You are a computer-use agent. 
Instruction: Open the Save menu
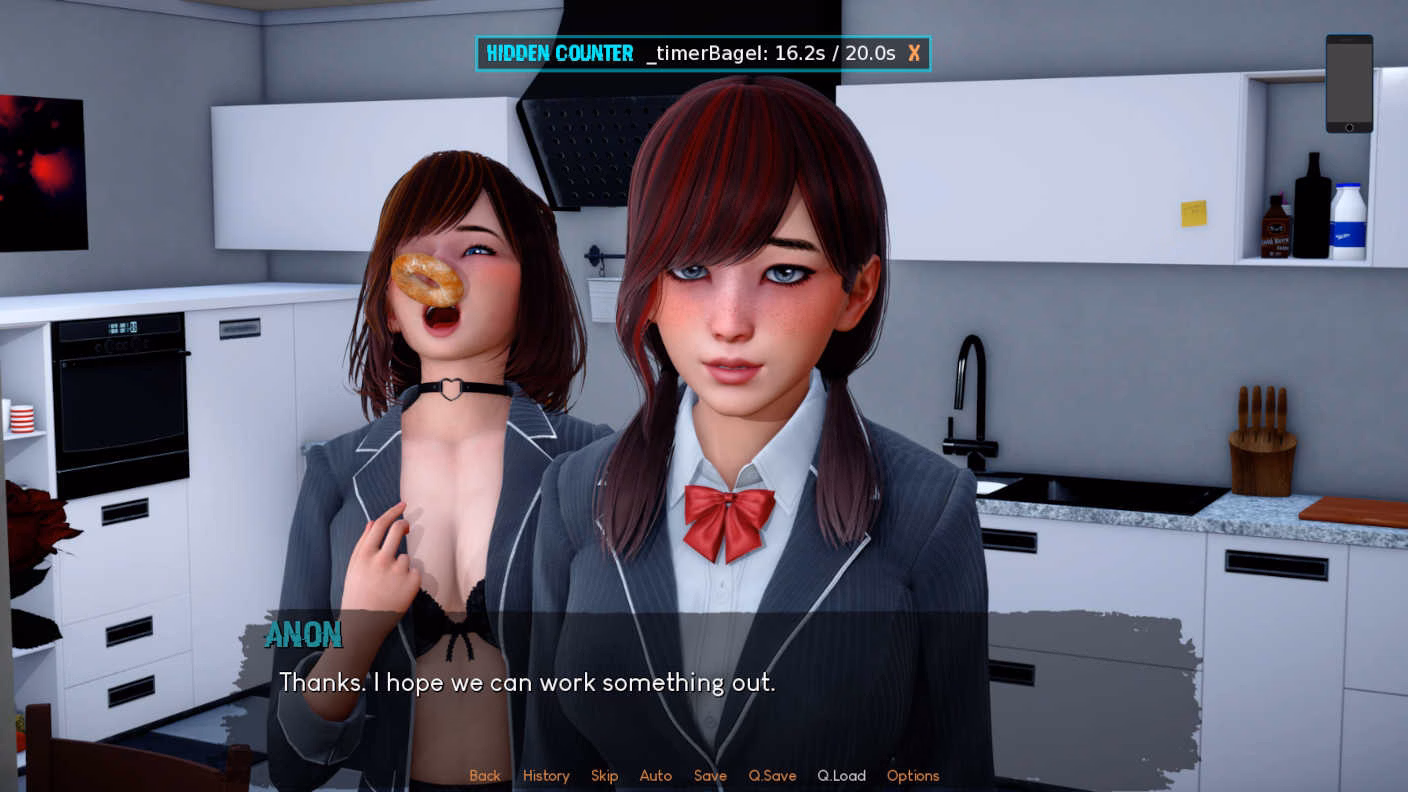710,776
